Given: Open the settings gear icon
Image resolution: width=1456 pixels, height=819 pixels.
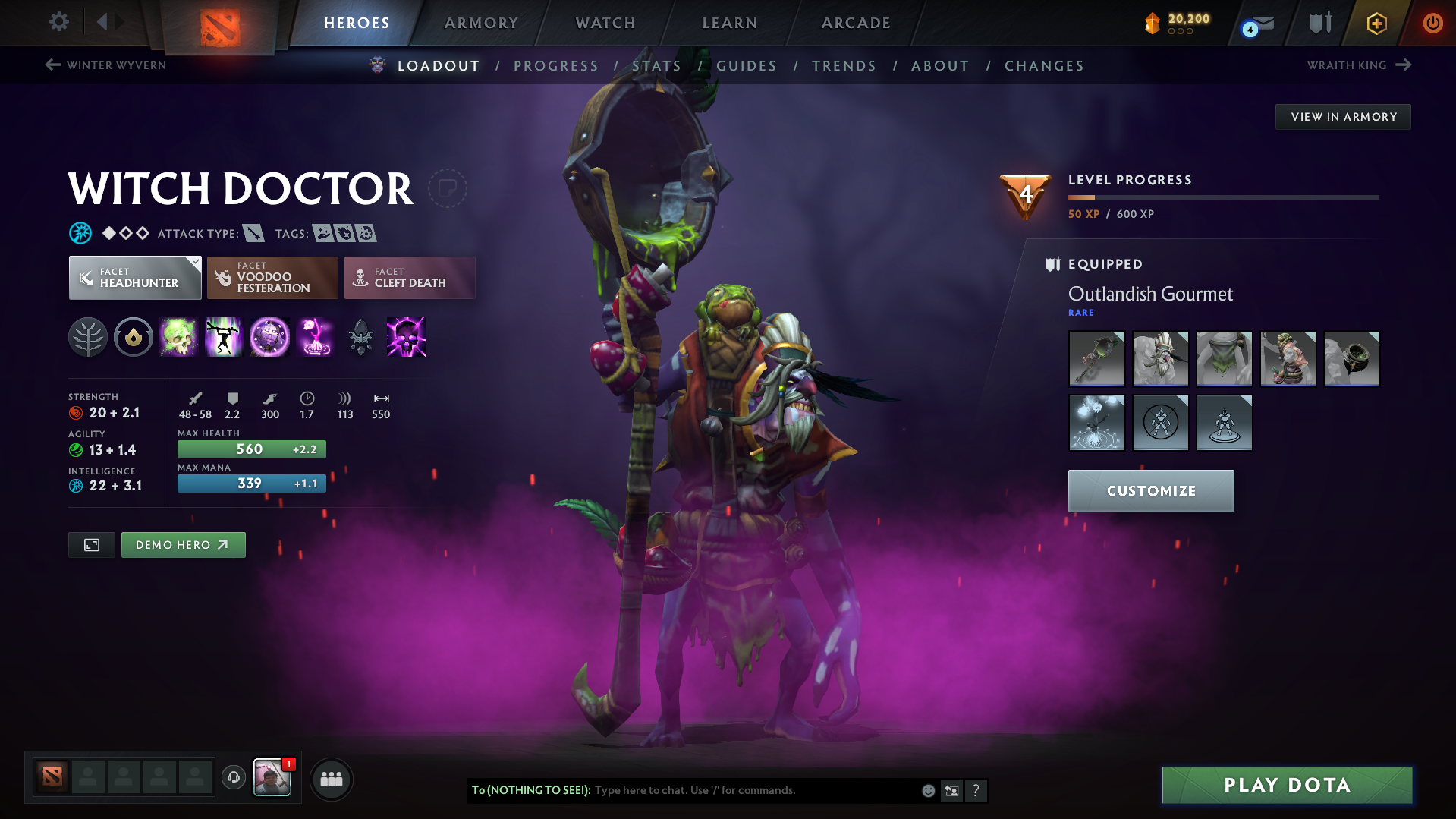Looking at the screenshot, I should (58, 22).
